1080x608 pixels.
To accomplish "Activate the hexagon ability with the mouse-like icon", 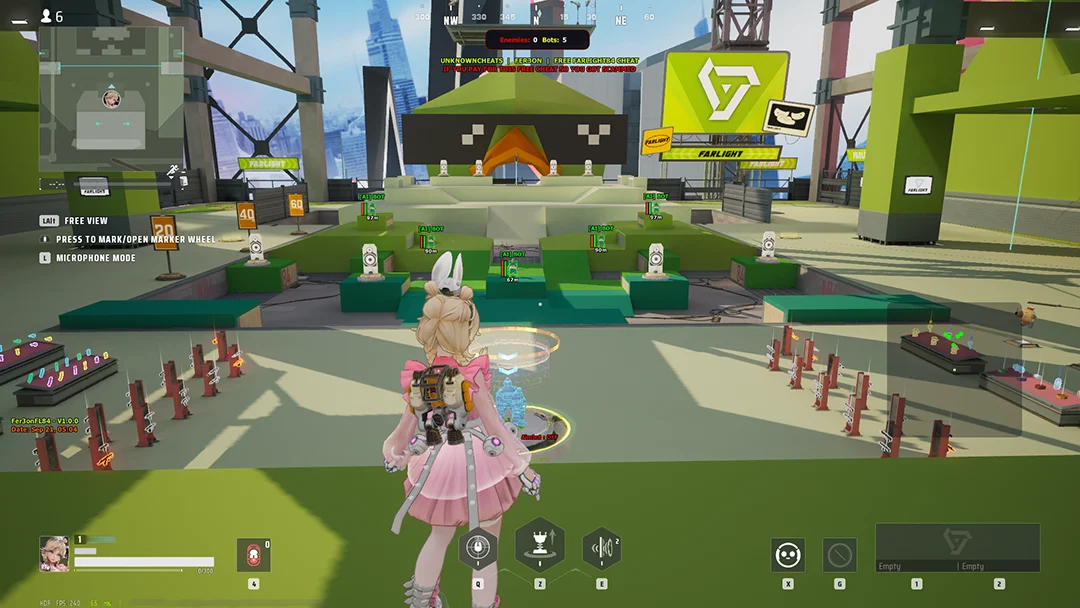I will pyautogui.click(x=478, y=548).
